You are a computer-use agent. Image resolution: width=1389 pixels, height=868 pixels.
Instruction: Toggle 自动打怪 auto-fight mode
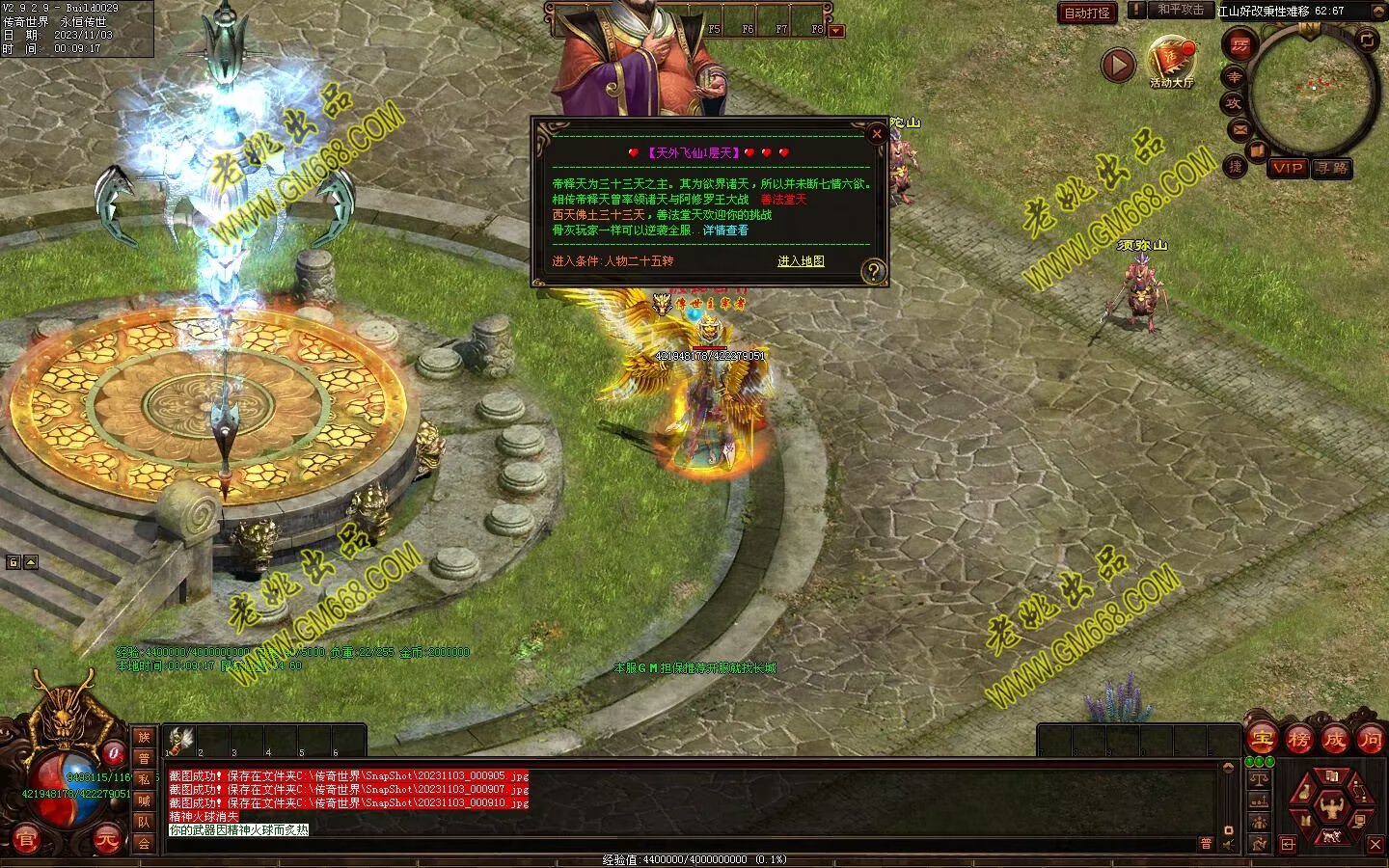1087,13
